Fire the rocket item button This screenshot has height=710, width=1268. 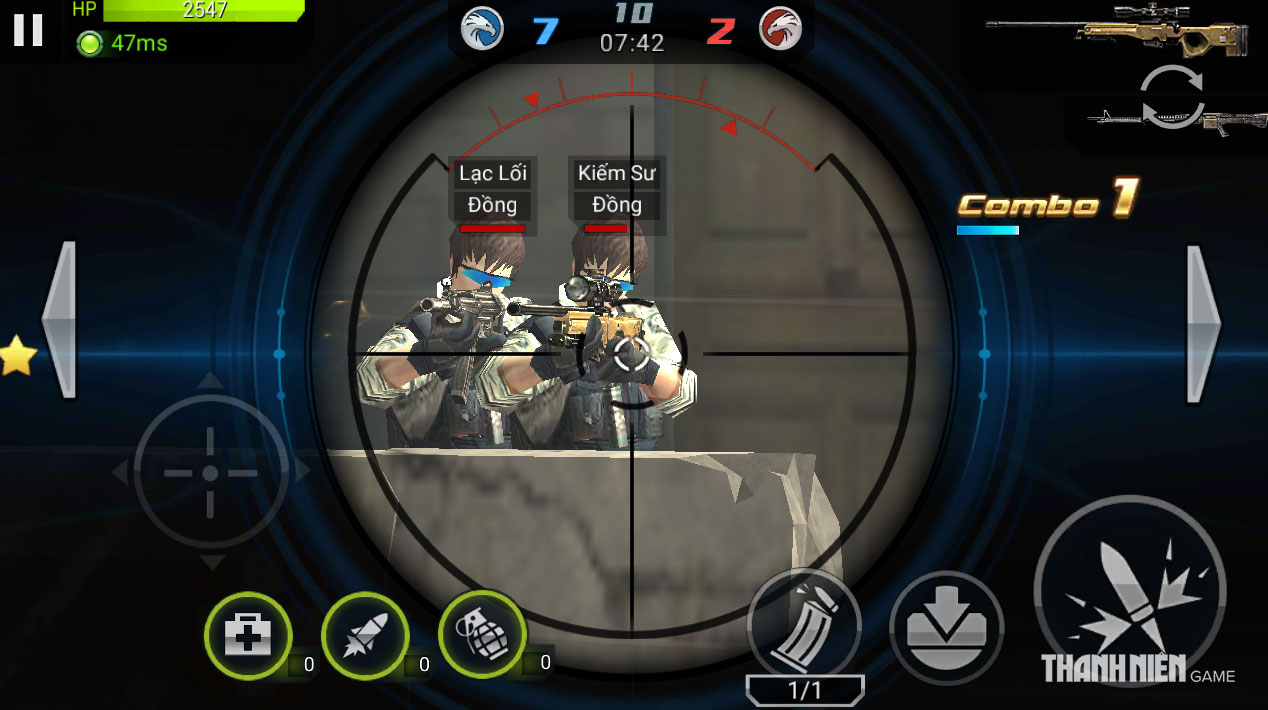[x=364, y=636]
